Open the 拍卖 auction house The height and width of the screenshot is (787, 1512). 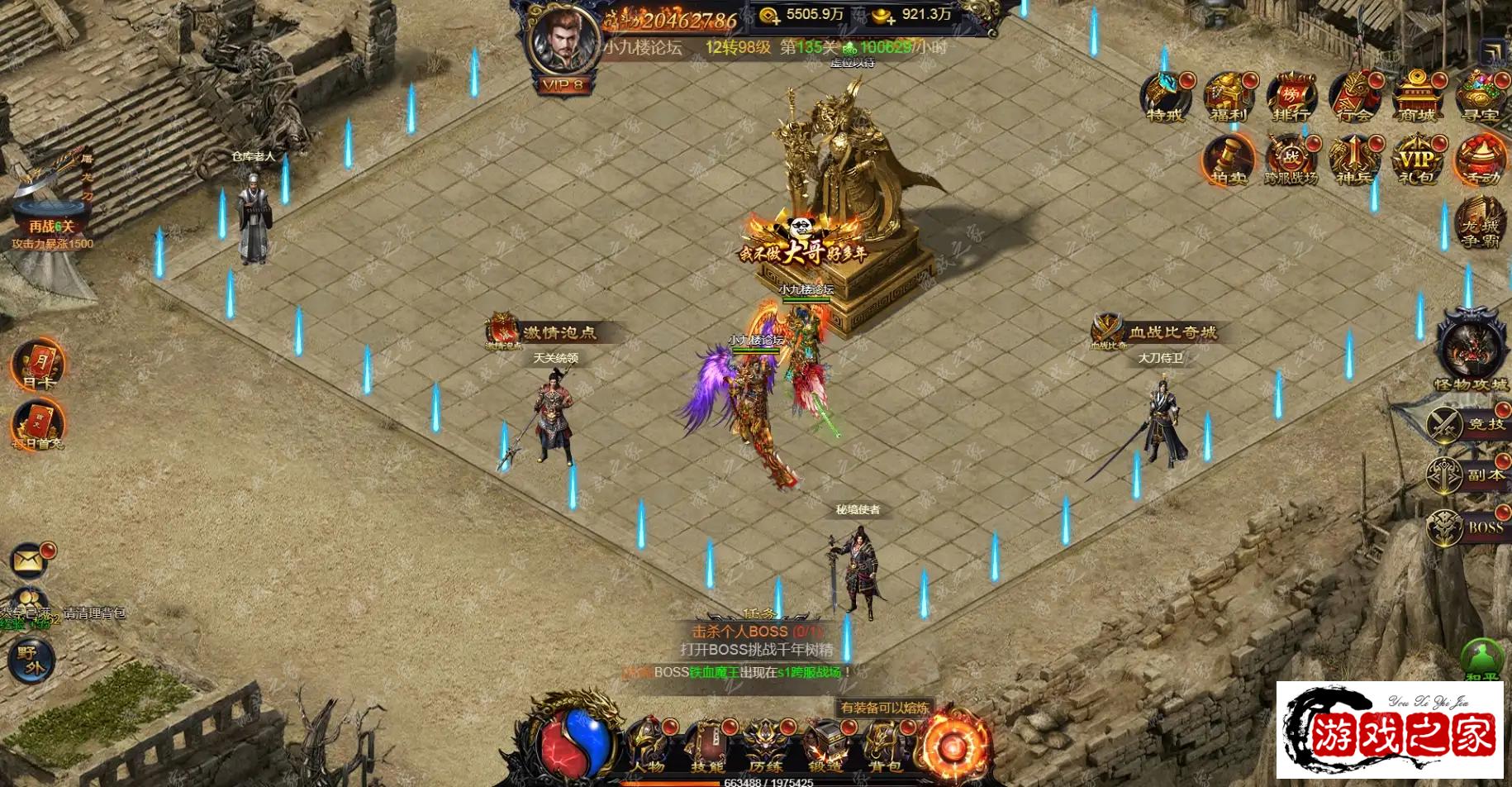[x=1228, y=160]
